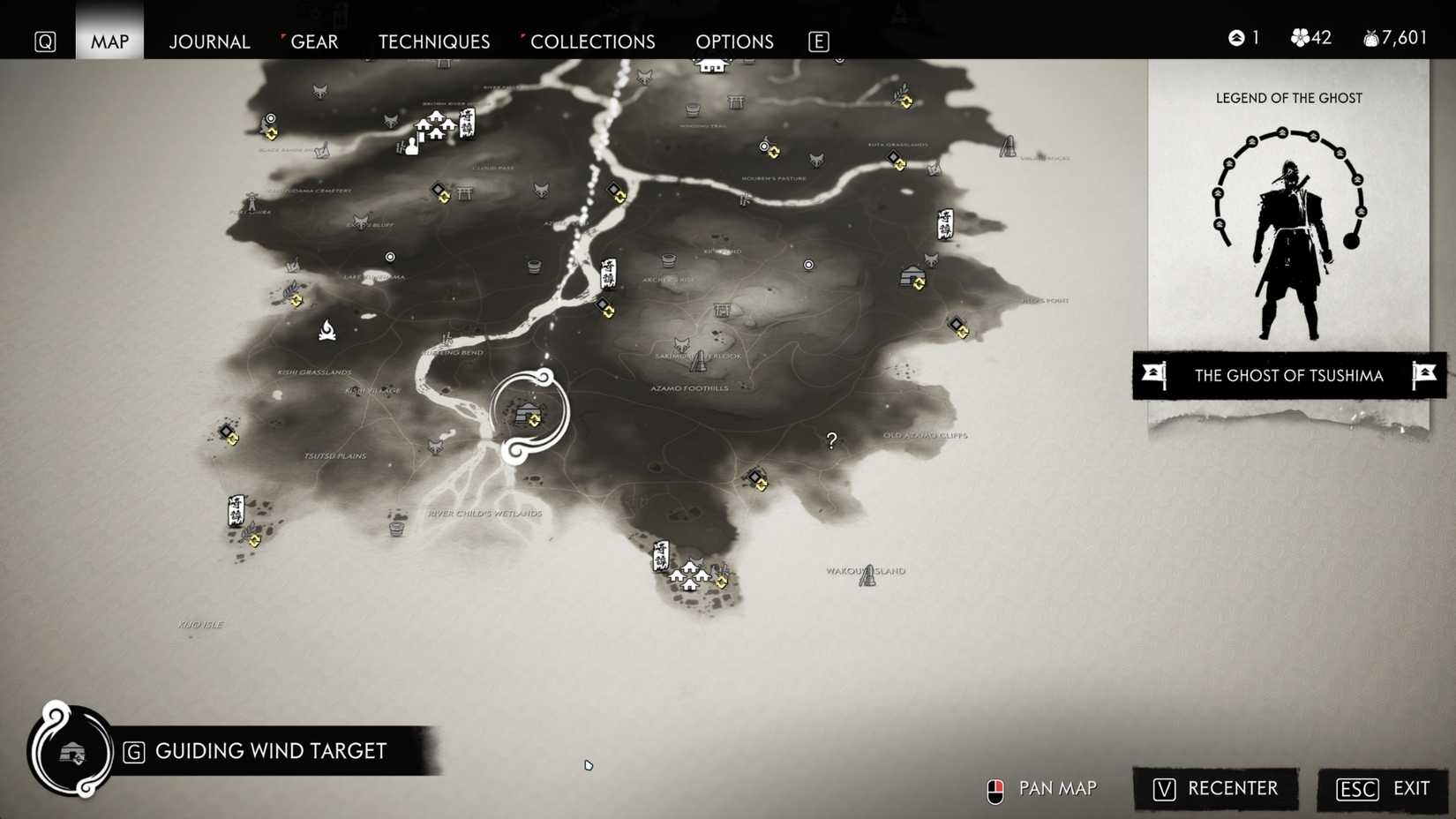The width and height of the screenshot is (1456, 819).
Task: Select the fox den icon near Sakimori Overlook
Action: [681, 344]
